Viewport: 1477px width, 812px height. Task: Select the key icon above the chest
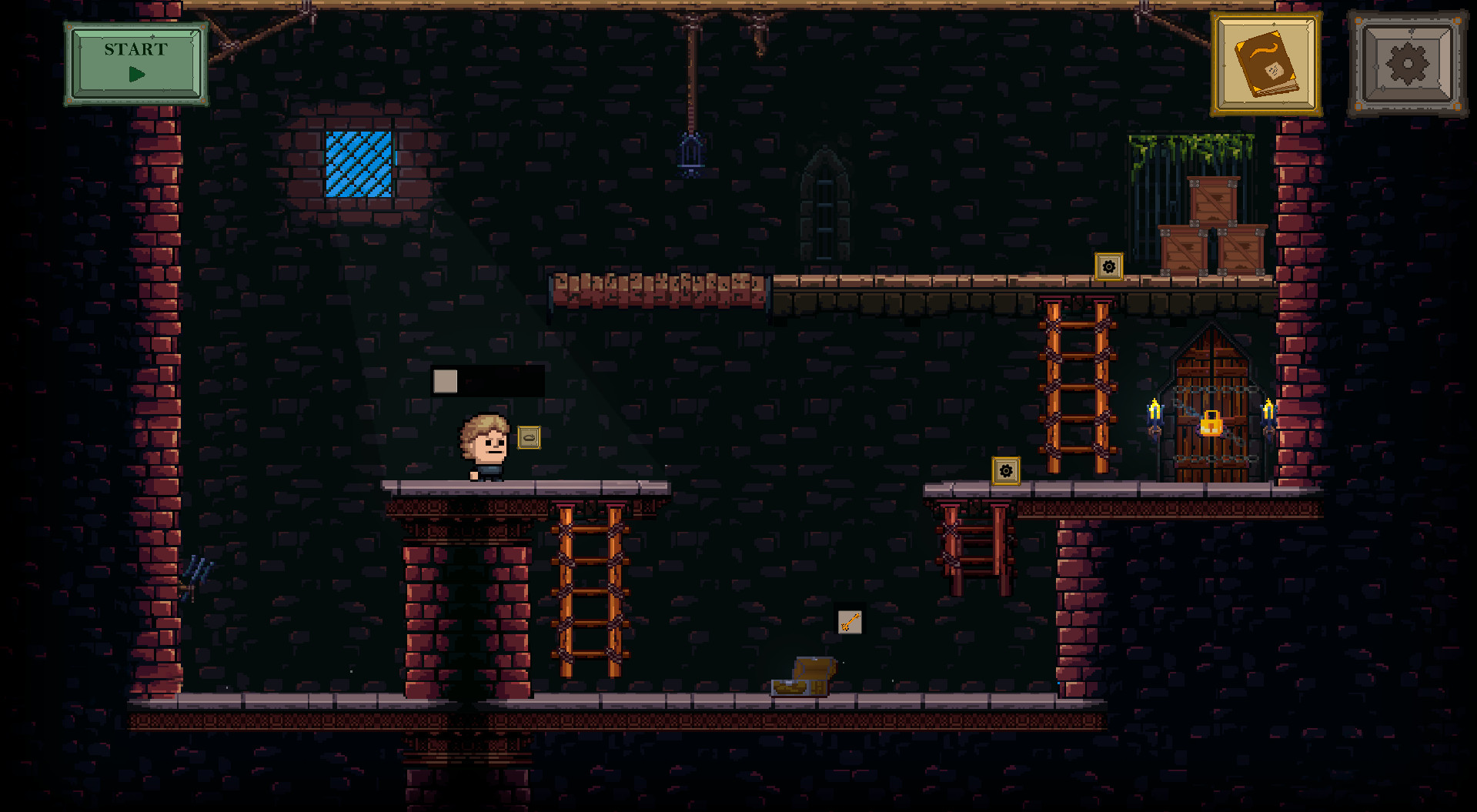click(849, 623)
